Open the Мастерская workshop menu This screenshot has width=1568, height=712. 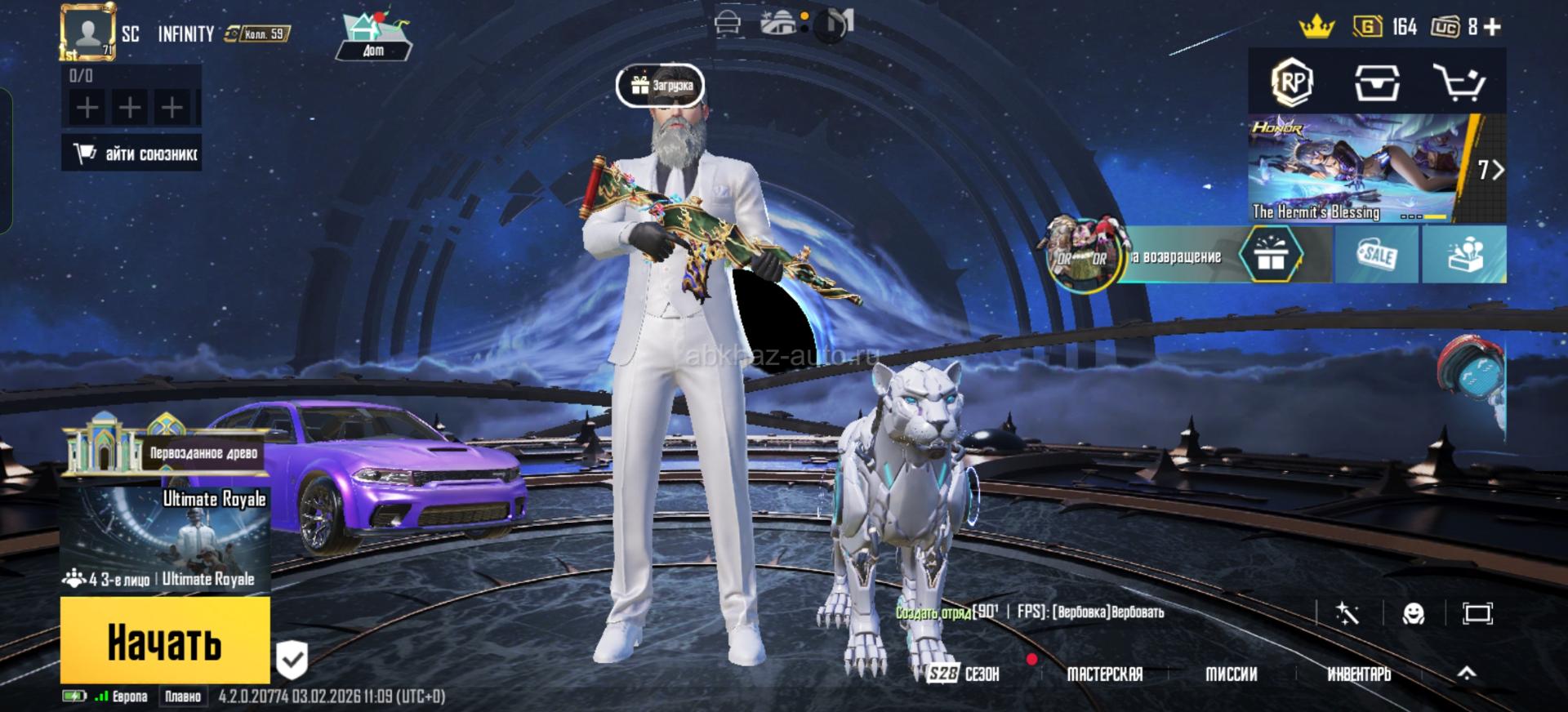click(x=1104, y=674)
